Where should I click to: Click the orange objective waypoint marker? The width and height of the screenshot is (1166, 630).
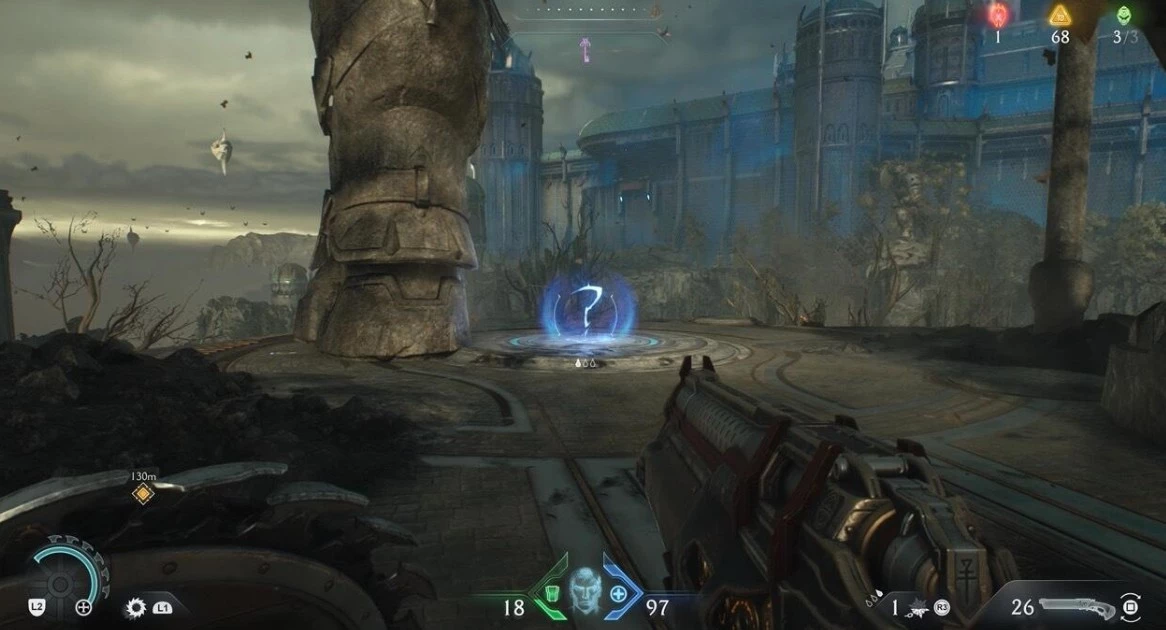tap(143, 493)
